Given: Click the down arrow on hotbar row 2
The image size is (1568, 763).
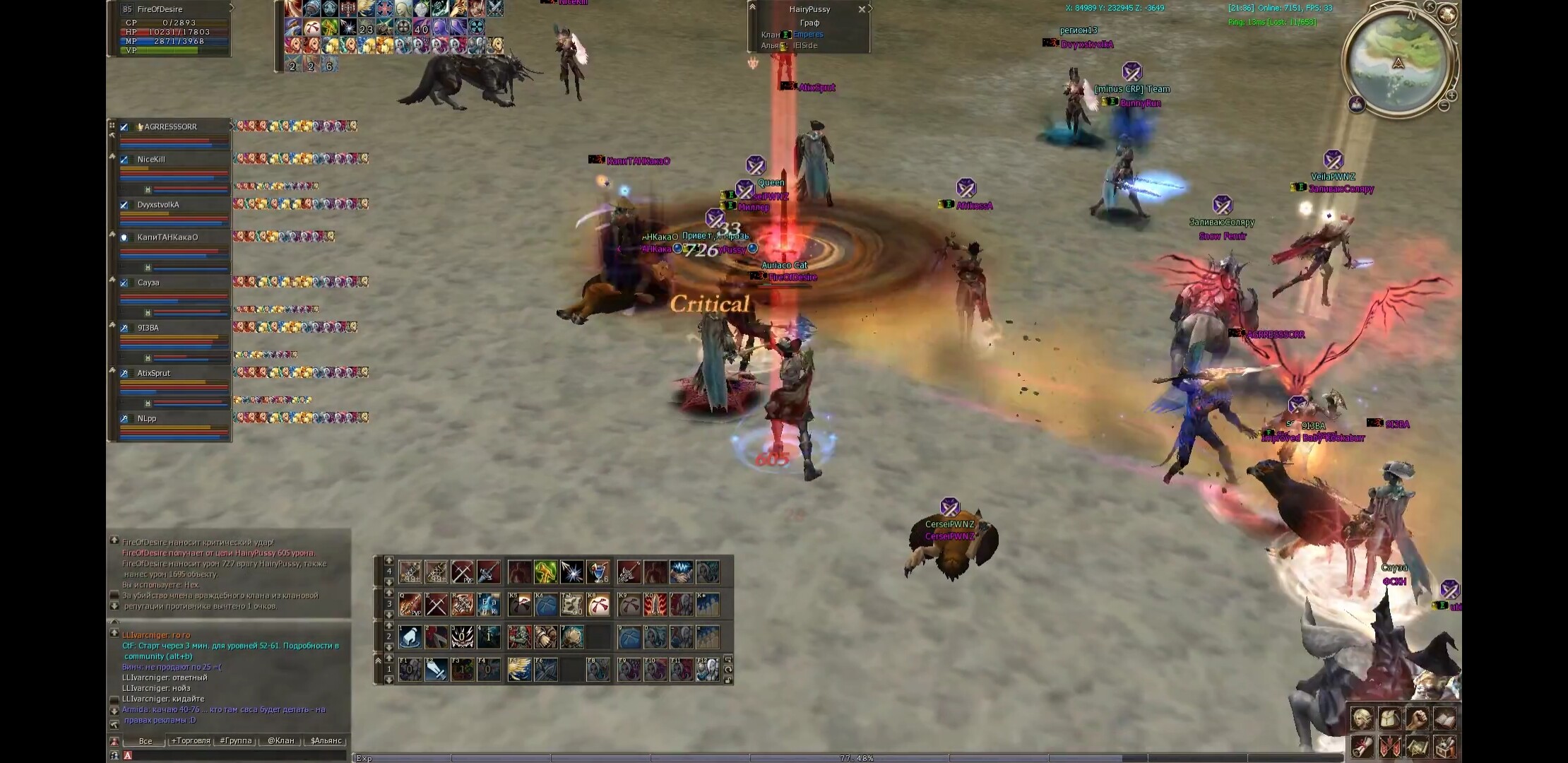Looking at the screenshot, I should [x=389, y=647].
